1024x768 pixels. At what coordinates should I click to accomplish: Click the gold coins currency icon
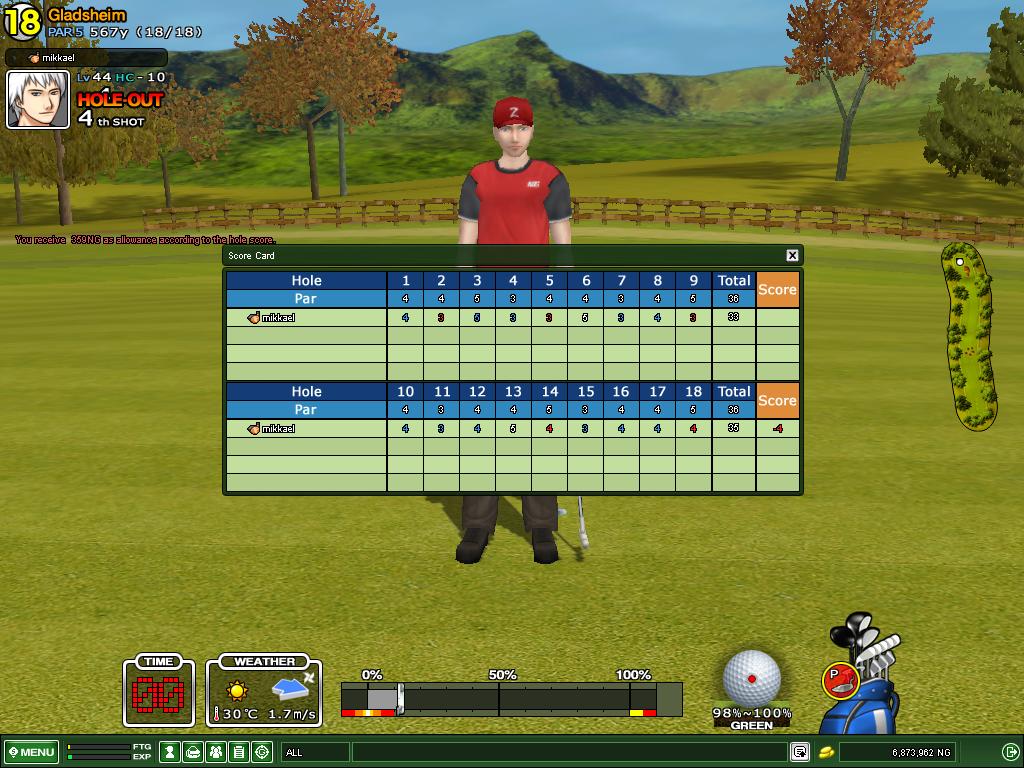click(x=828, y=752)
